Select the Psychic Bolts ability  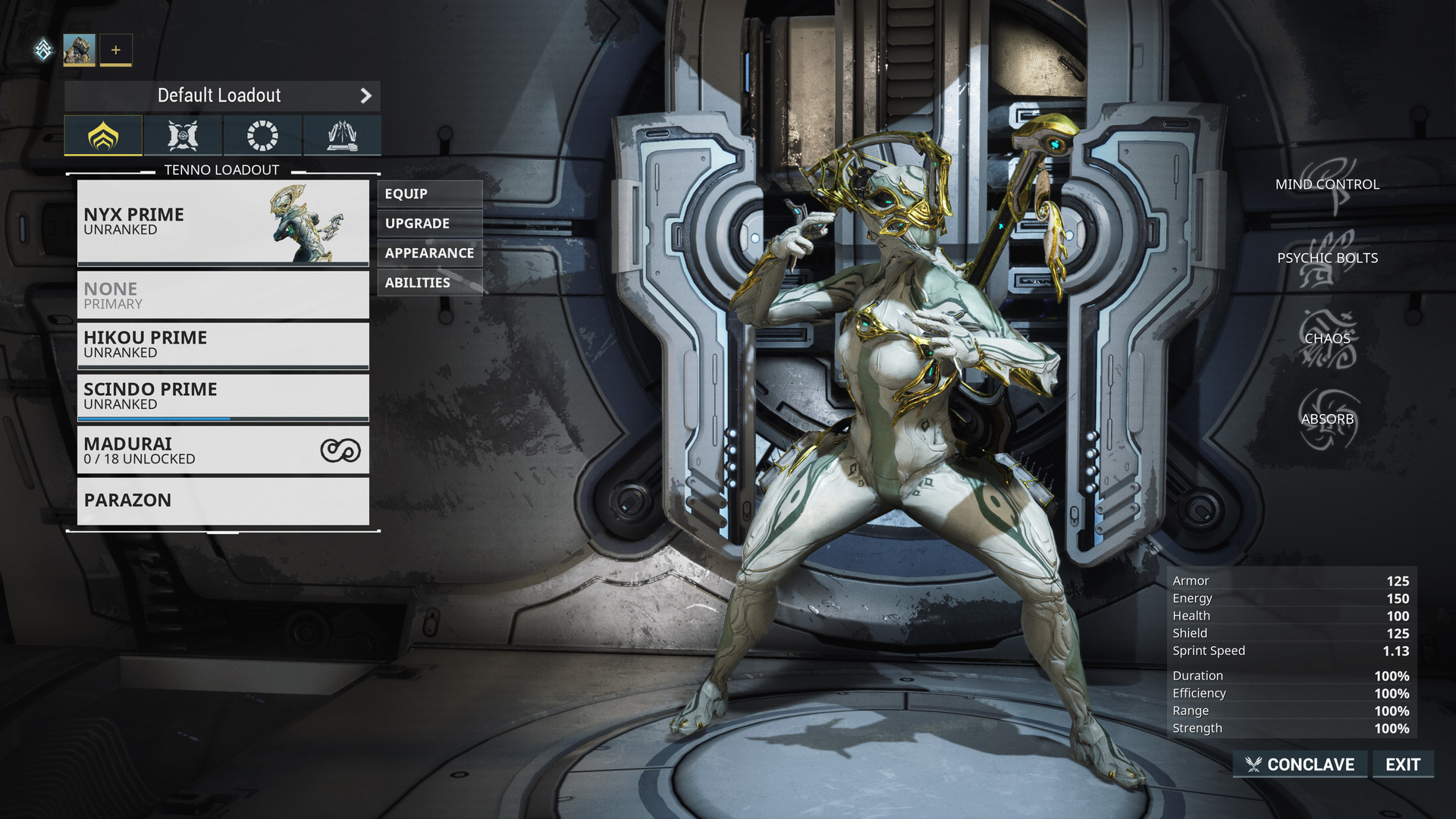(1327, 259)
